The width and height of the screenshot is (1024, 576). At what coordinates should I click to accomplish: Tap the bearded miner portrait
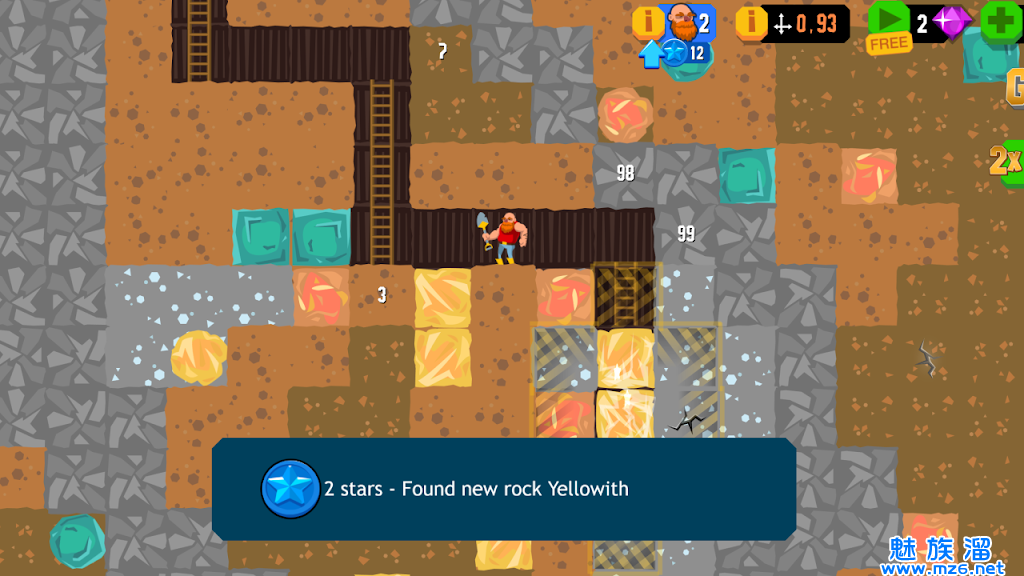[681, 21]
